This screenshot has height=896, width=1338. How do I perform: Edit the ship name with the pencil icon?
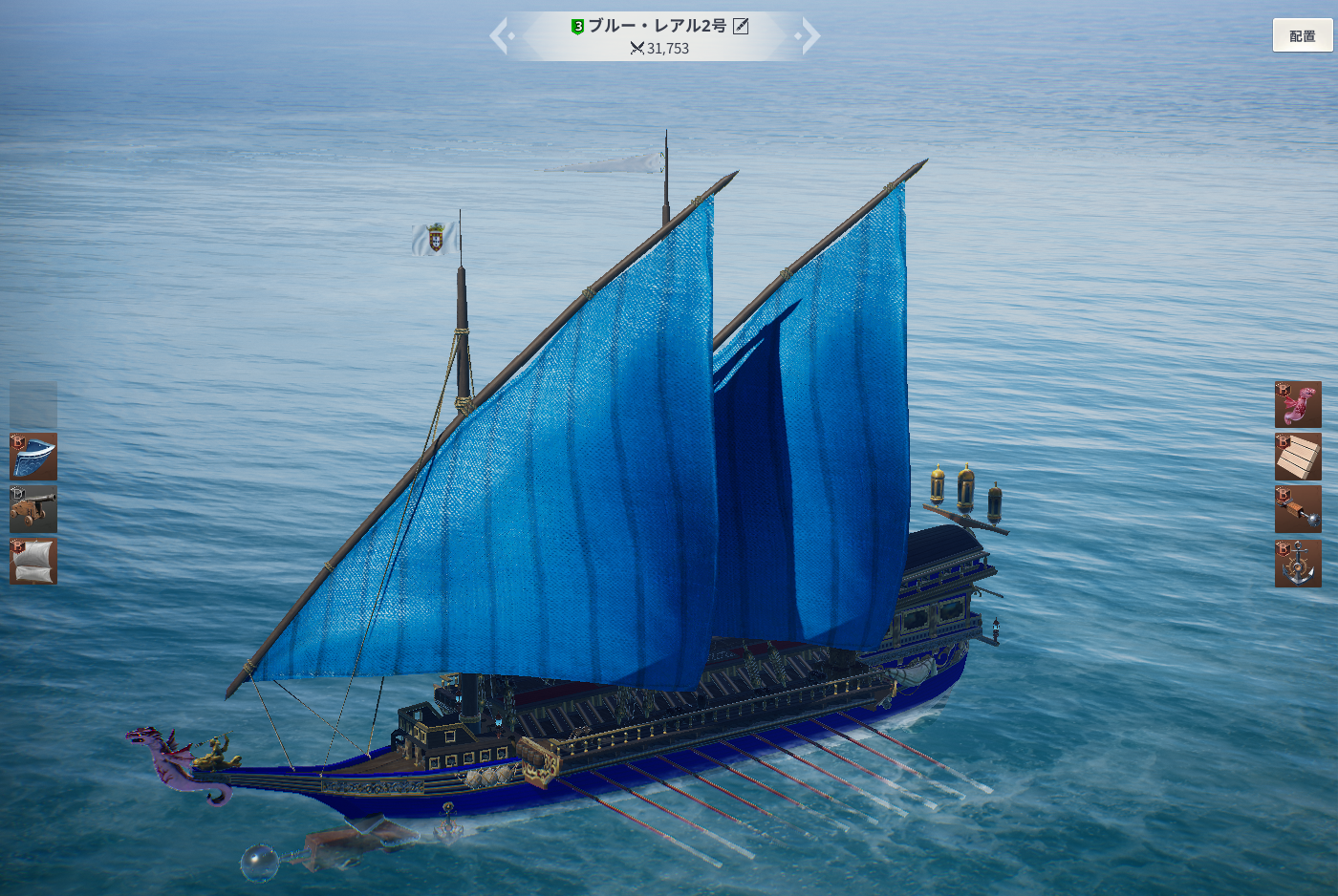(741, 26)
